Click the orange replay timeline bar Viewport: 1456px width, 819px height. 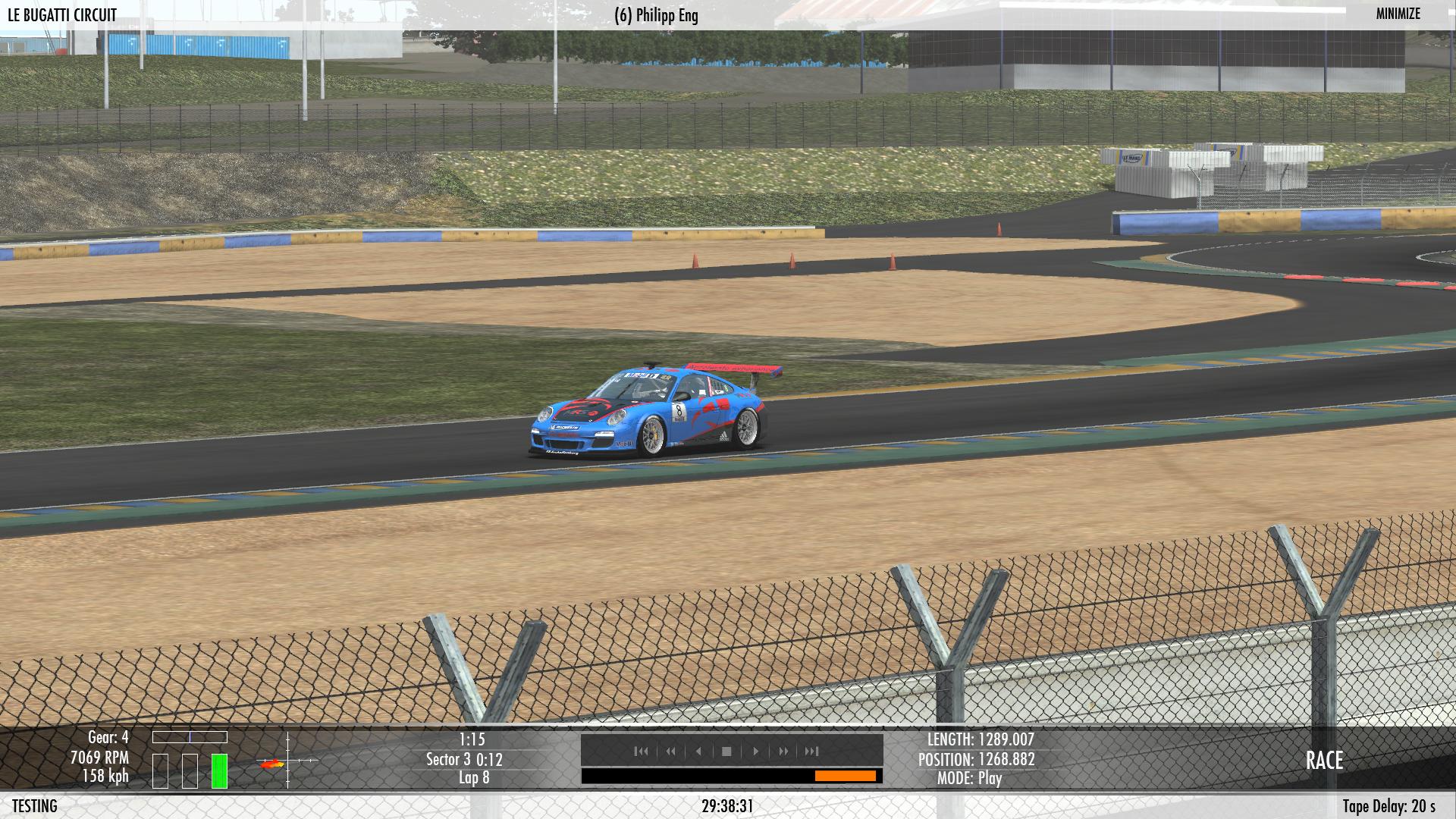click(845, 776)
